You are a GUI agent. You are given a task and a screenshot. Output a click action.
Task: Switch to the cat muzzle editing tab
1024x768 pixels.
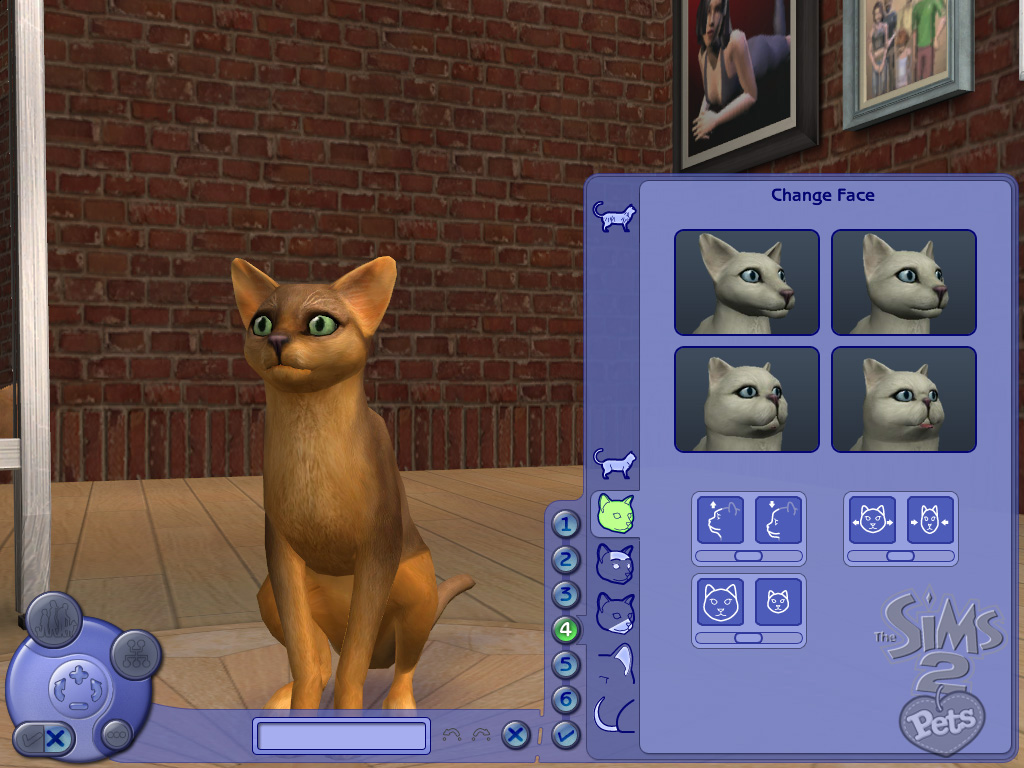point(613,612)
